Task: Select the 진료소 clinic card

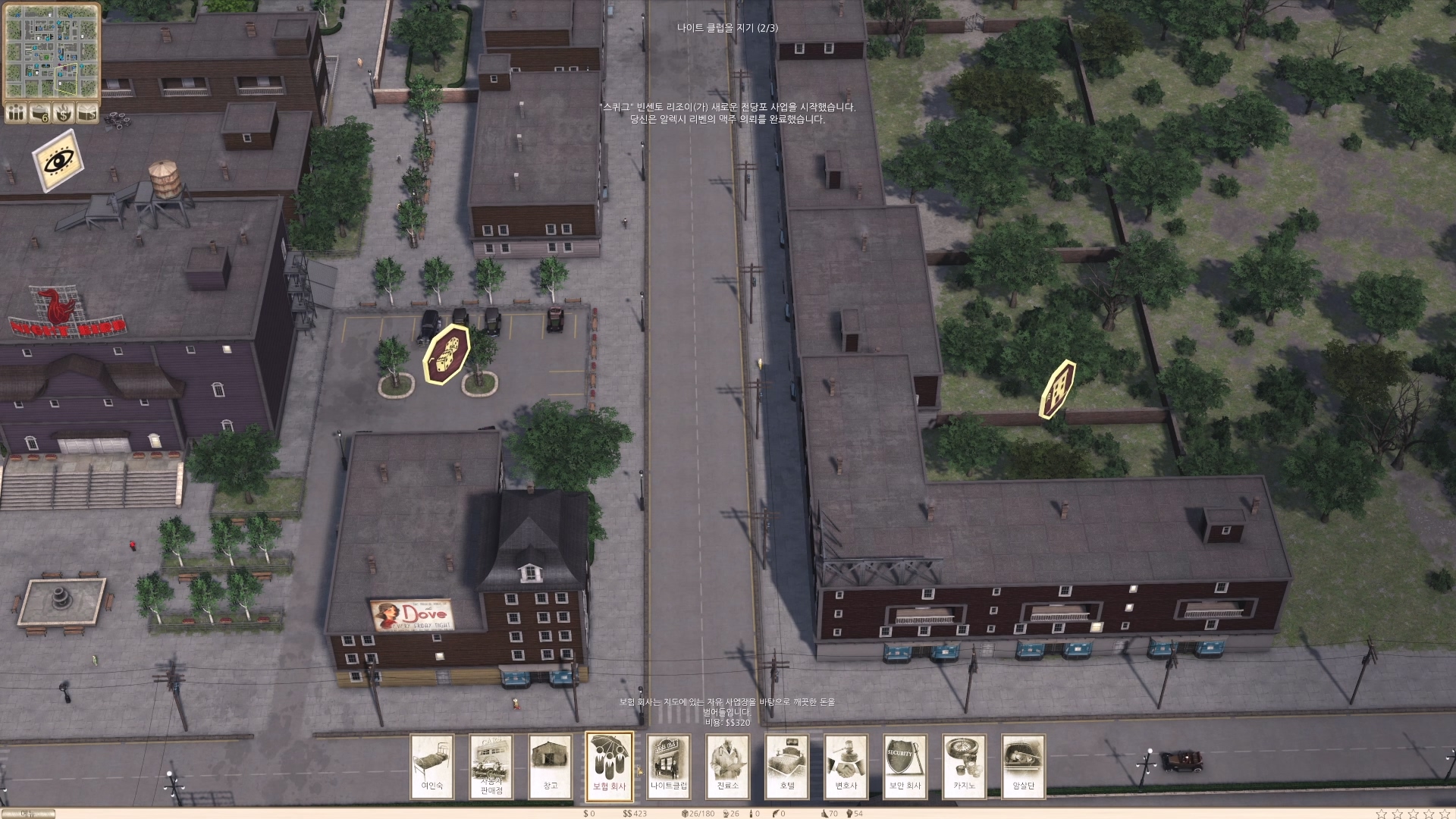Action: pyautogui.click(x=727, y=766)
